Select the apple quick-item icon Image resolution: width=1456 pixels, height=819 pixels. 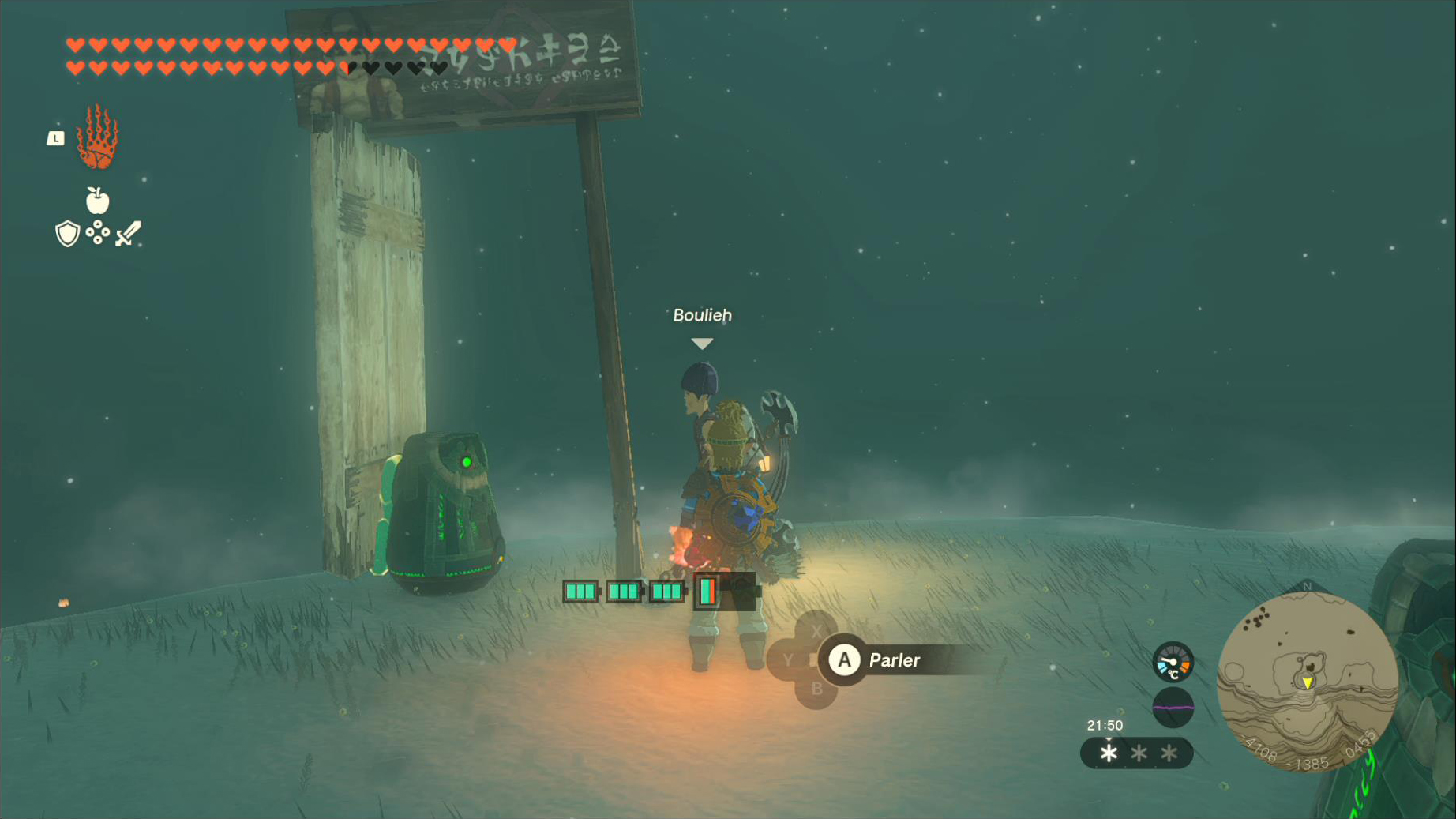click(97, 201)
